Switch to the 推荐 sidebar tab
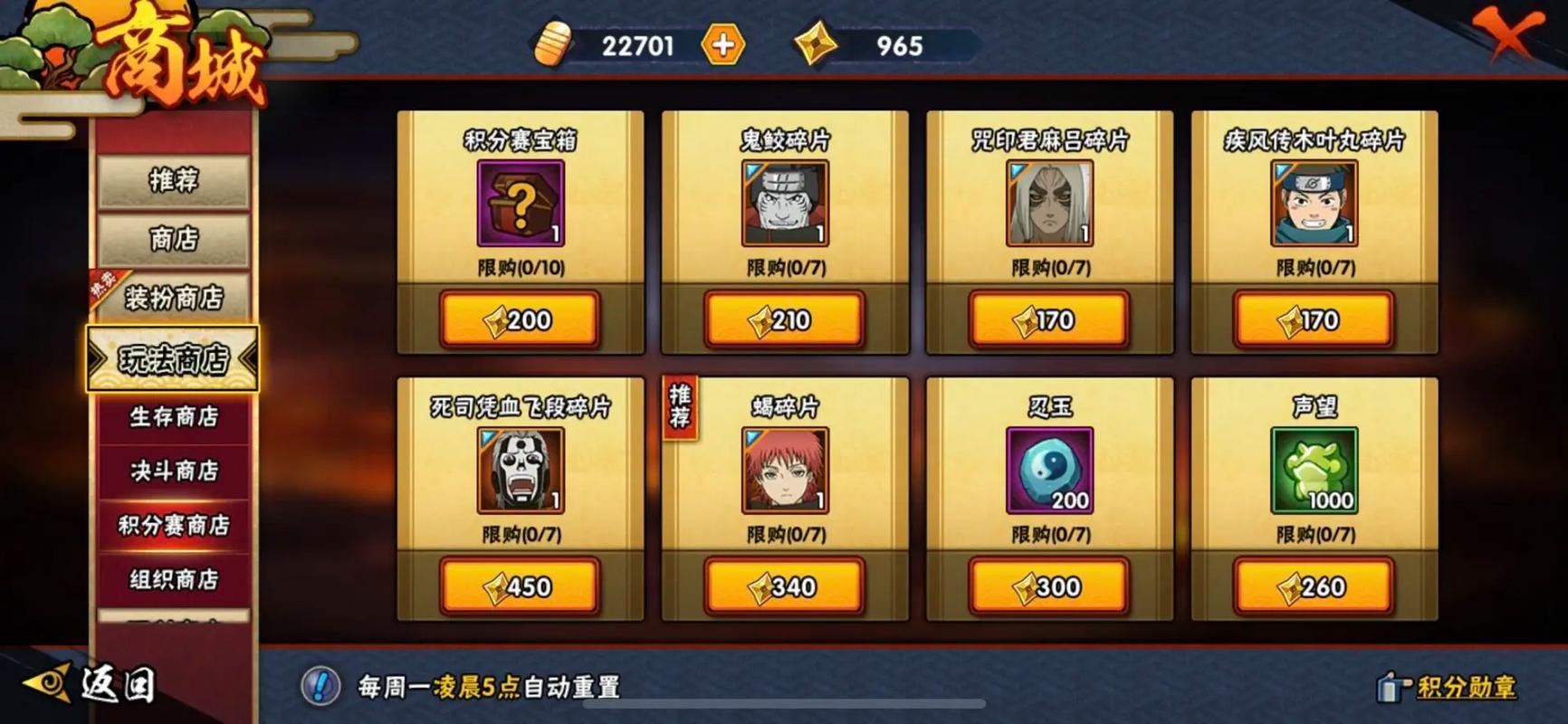The image size is (1568, 724). (x=172, y=180)
